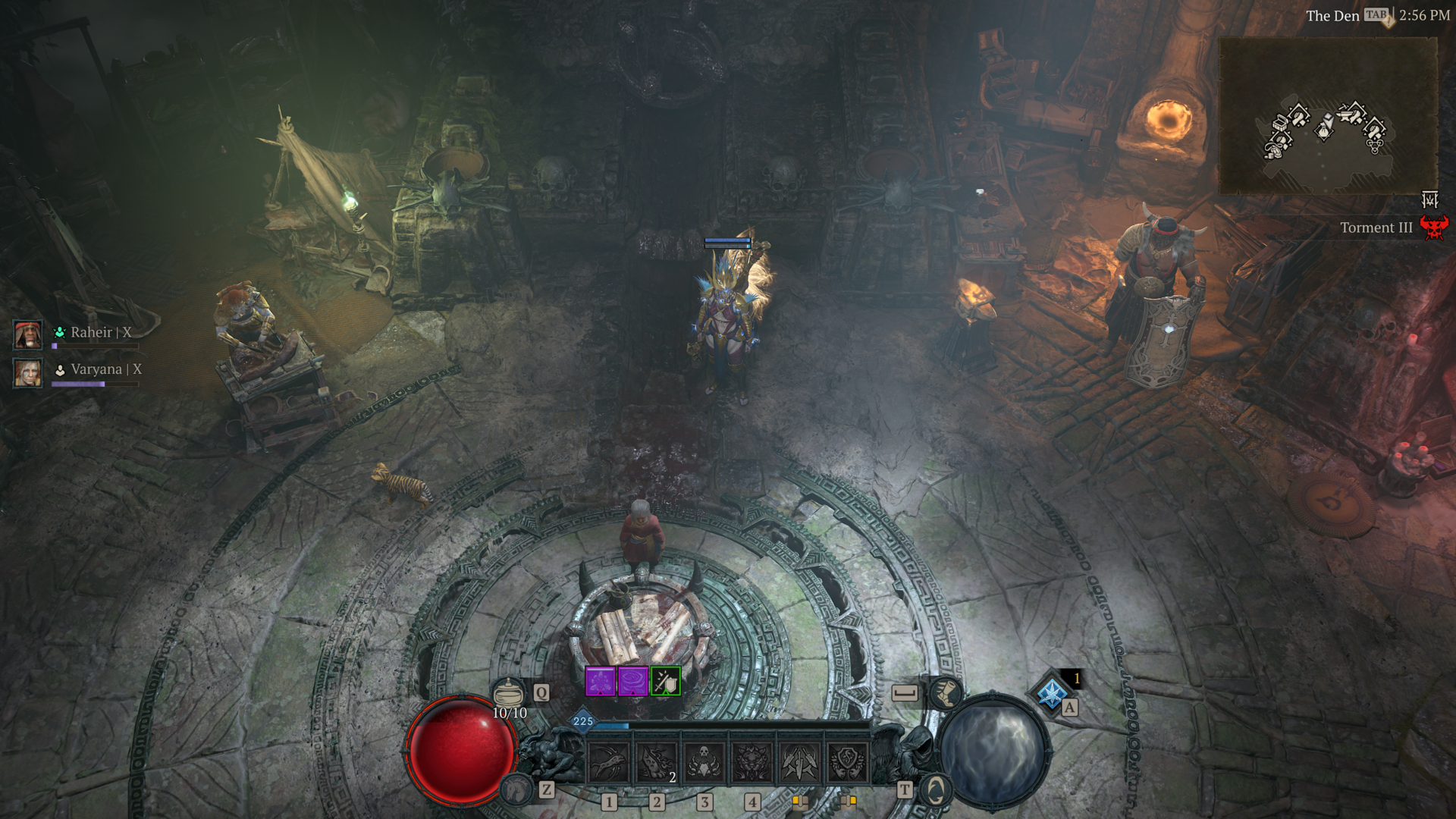Use the winged boot evade icon

click(945, 692)
